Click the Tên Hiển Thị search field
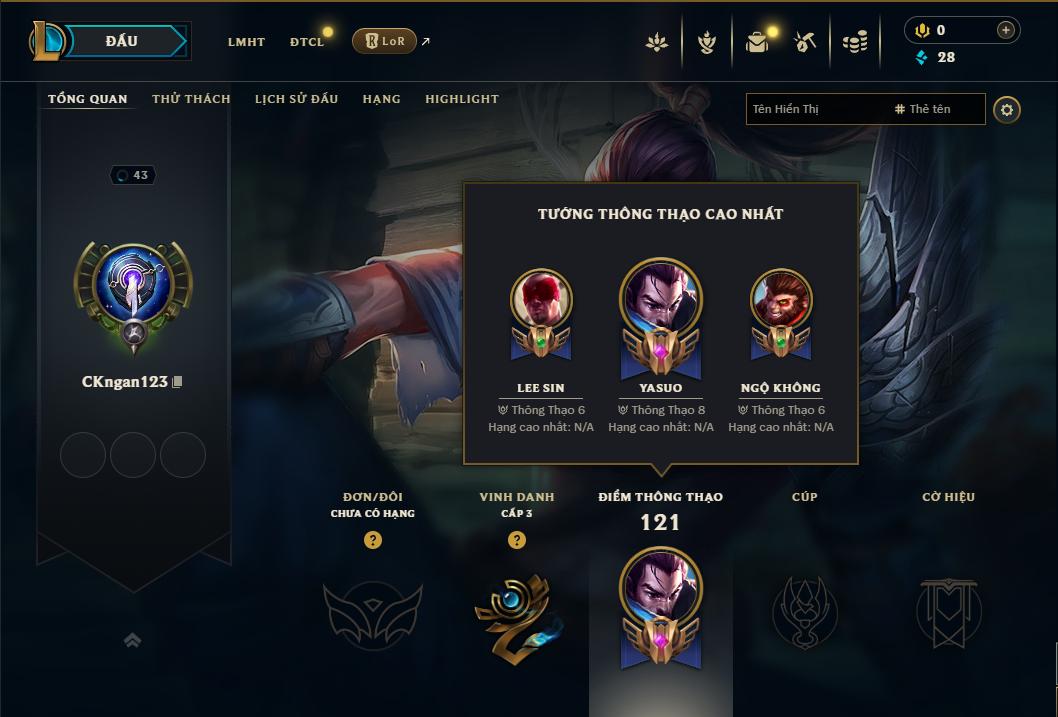The image size is (1058, 717). click(816, 109)
